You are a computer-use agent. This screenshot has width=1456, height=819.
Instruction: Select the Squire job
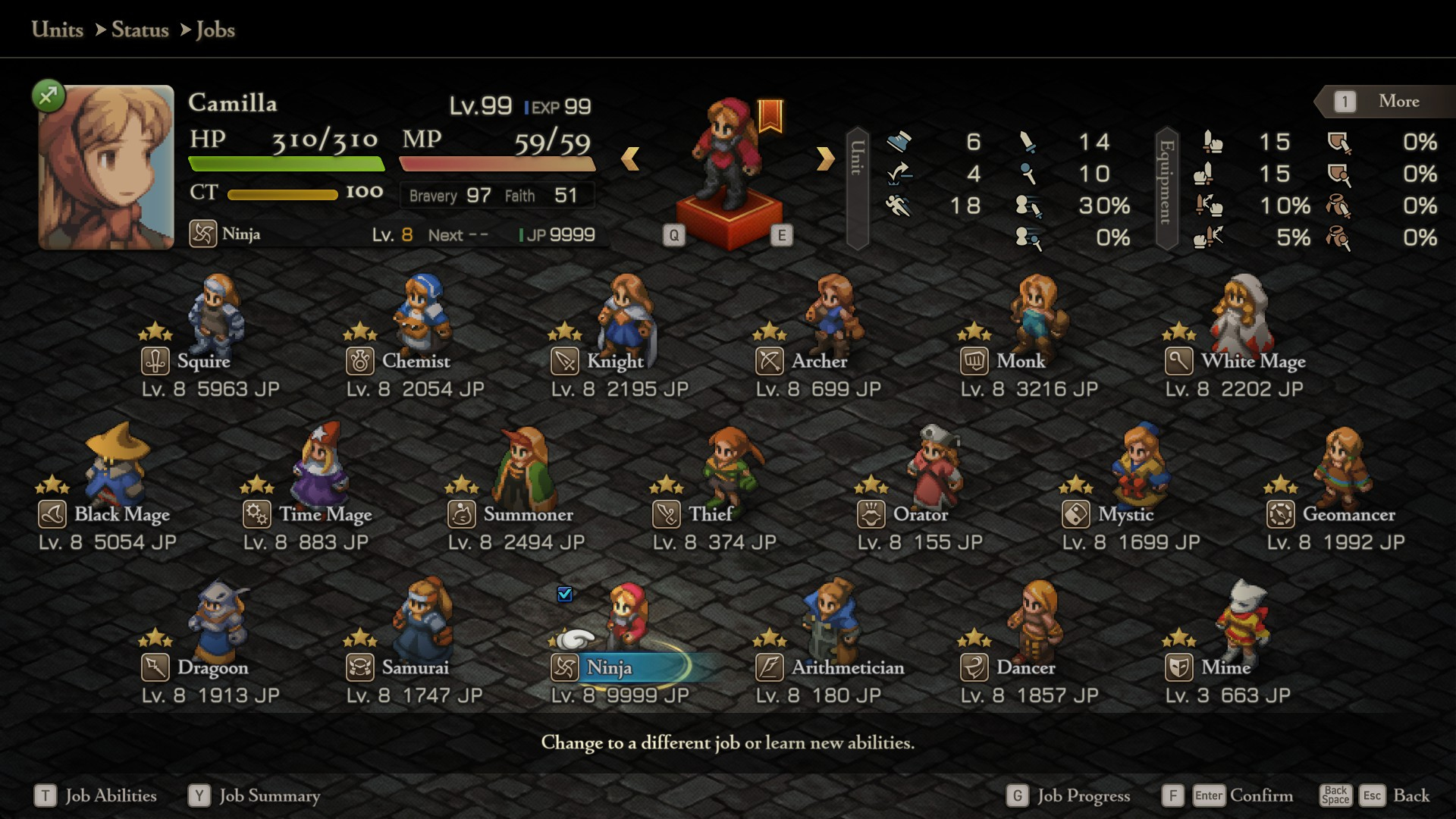(203, 362)
